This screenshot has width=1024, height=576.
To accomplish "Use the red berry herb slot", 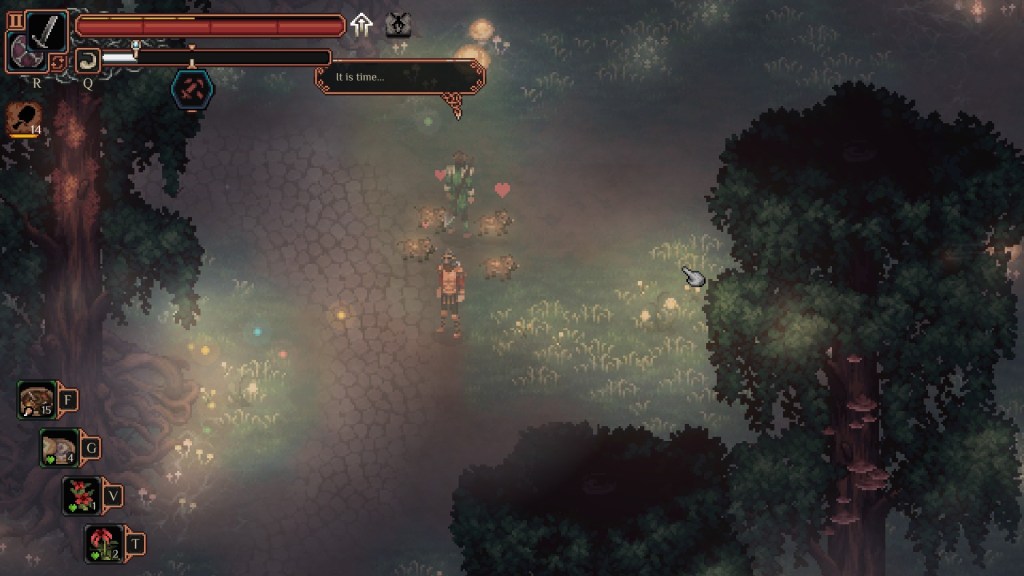I will pyautogui.click(x=81, y=495).
